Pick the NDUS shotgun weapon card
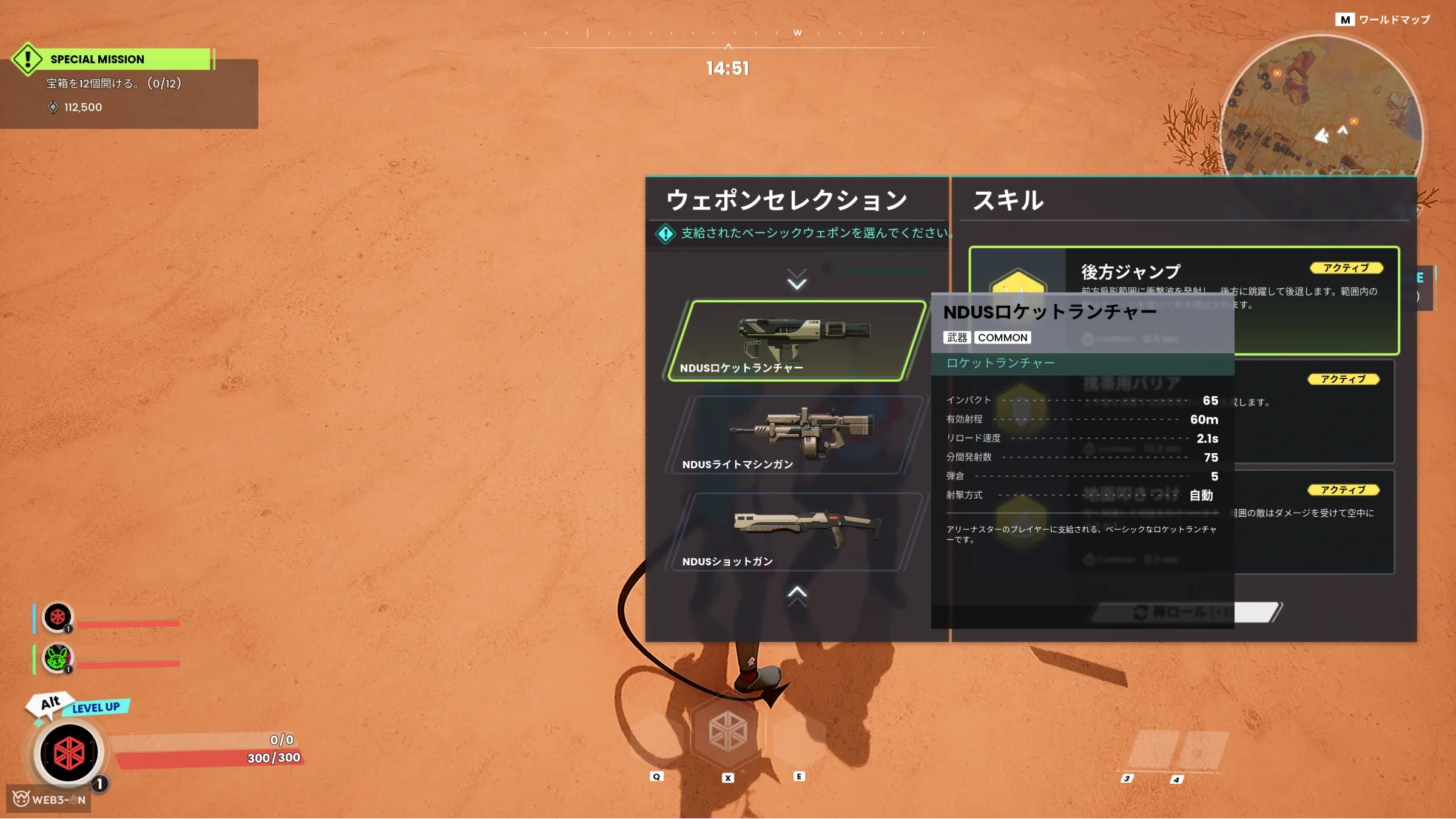The height and width of the screenshot is (819, 1456). coord(796,532)
